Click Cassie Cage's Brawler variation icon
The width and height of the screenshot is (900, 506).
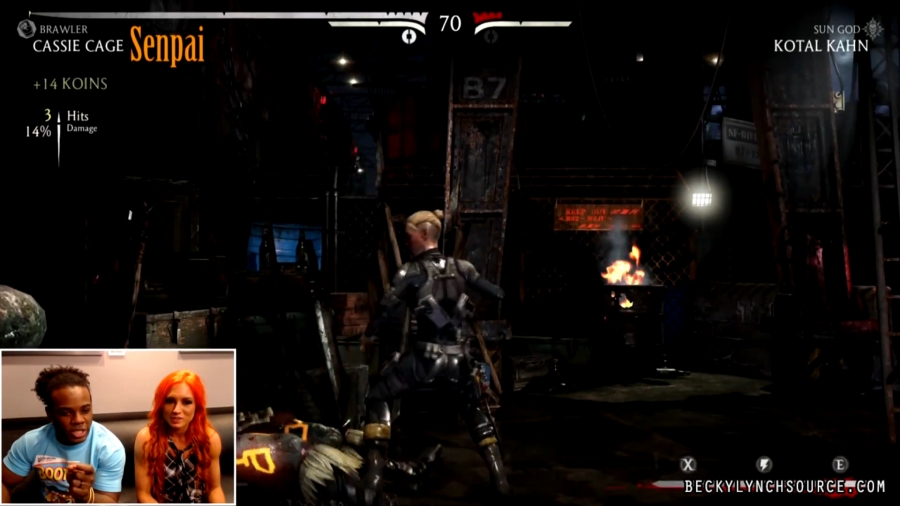pos(26,29)
